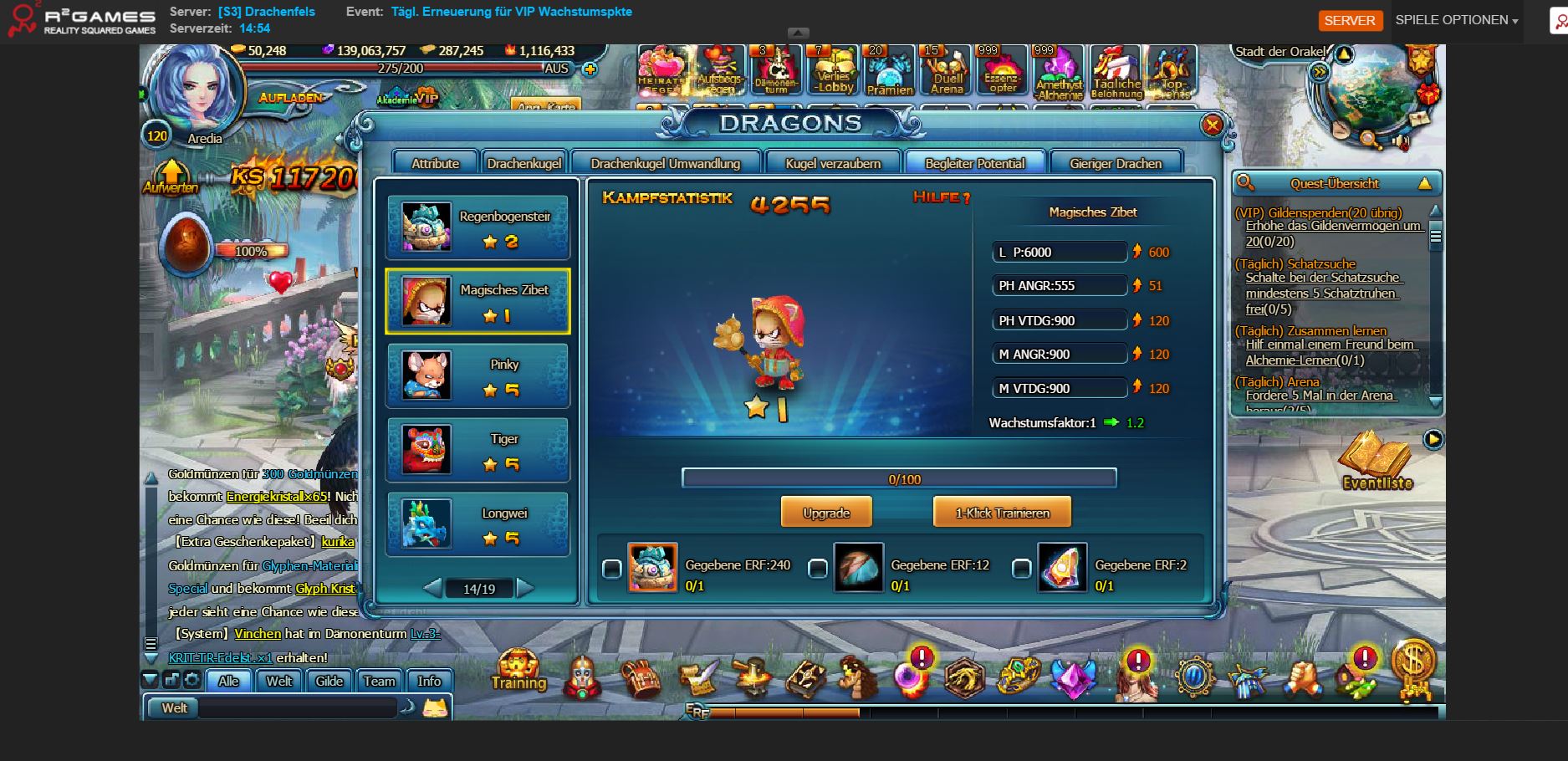
Task: Close the Dragons window
Action: 1212,125
